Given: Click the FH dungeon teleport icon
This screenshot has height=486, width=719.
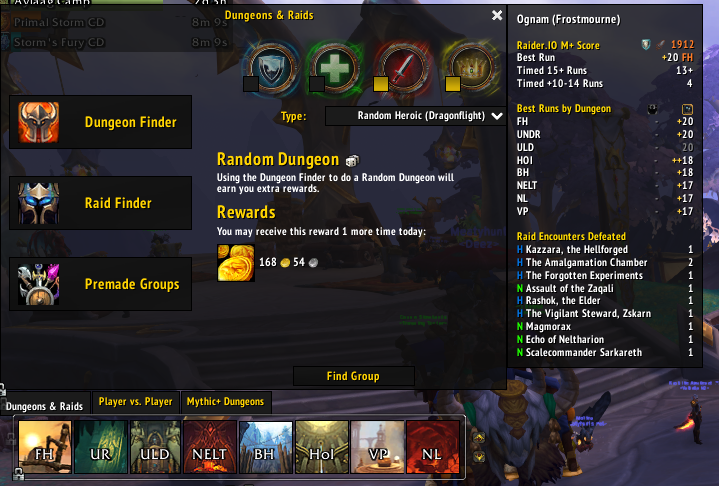Looking at the screenshot, I should [44, 446].
